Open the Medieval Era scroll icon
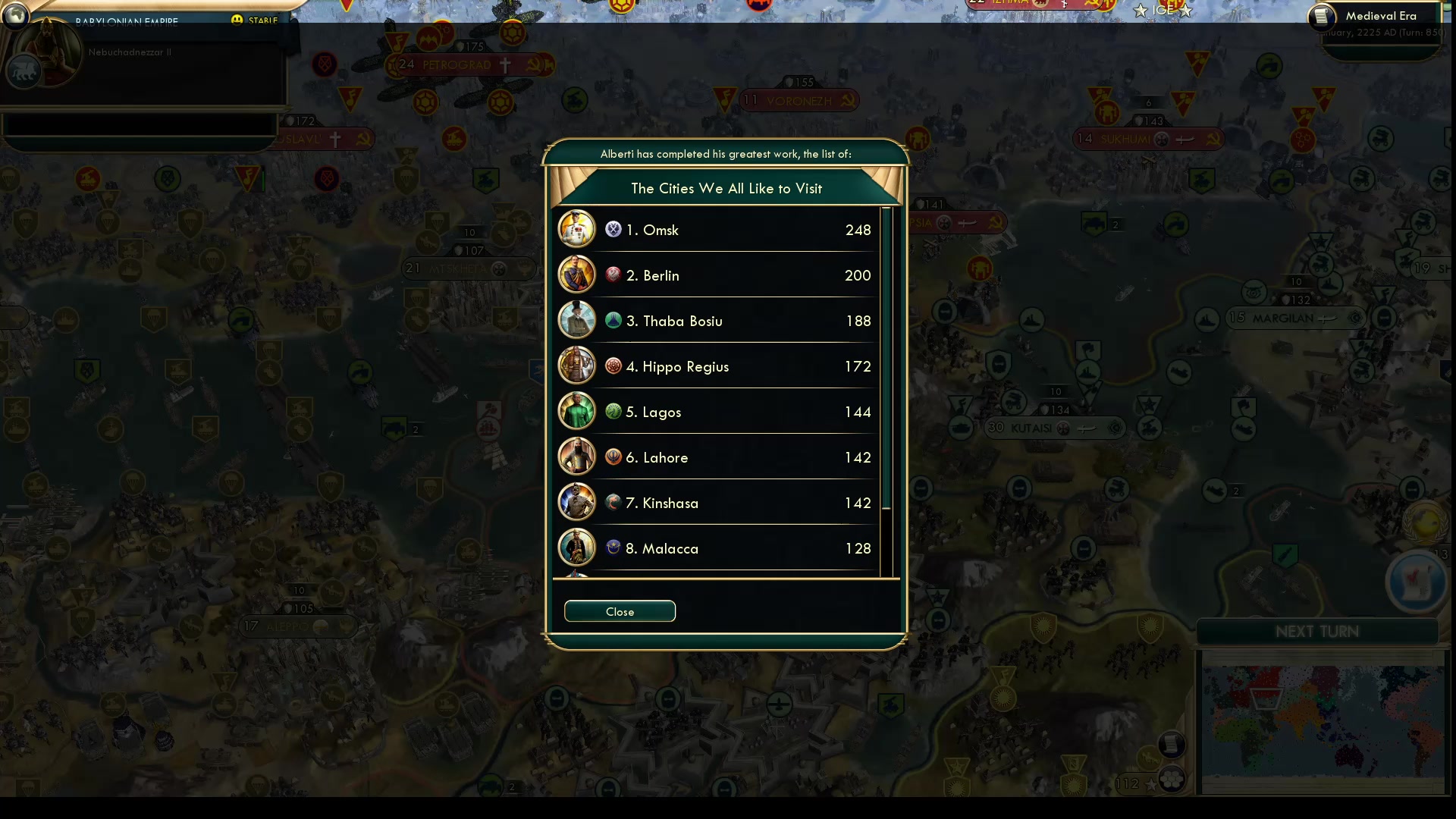Viewport: 1456px width, 819px height. point(1322,17)
